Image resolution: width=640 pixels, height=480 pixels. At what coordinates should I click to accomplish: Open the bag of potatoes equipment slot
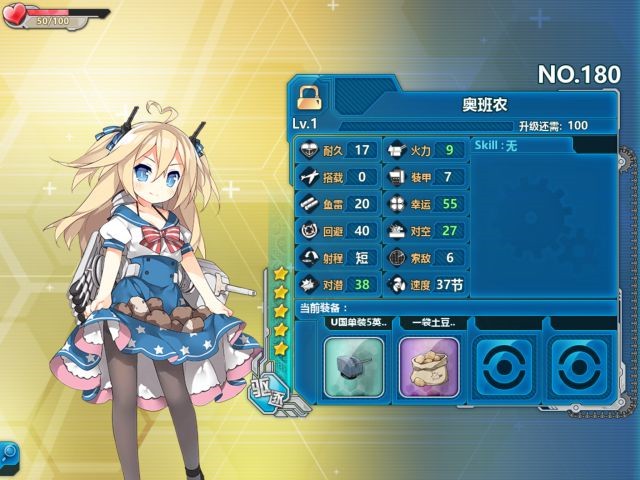click(x=429, y=365)
